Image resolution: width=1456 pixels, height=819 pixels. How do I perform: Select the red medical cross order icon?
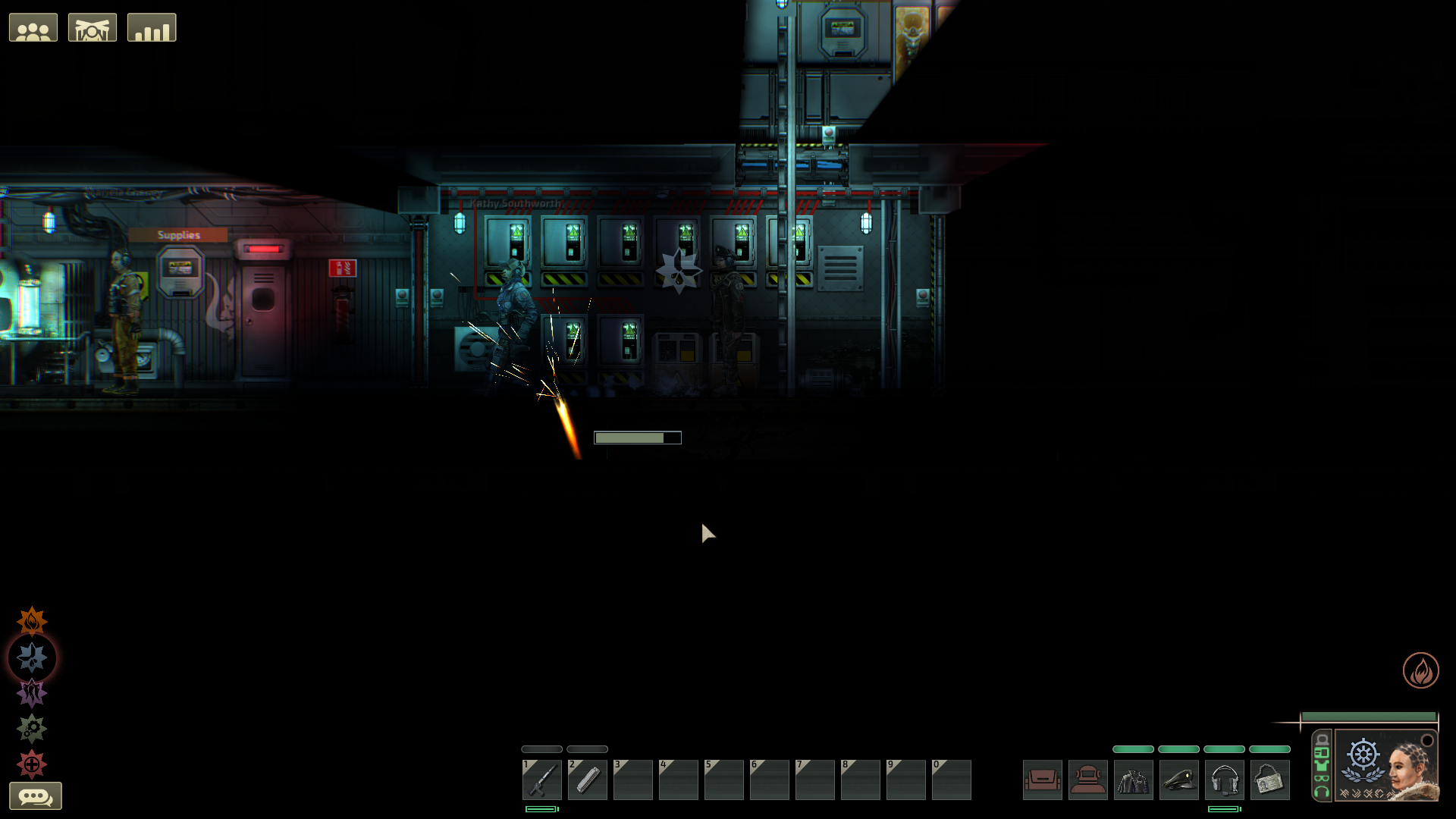point(32,764)
